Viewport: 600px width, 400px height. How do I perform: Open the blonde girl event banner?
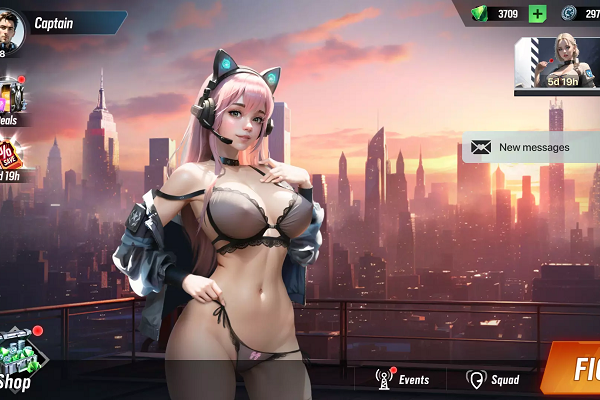tap(556, 65)
